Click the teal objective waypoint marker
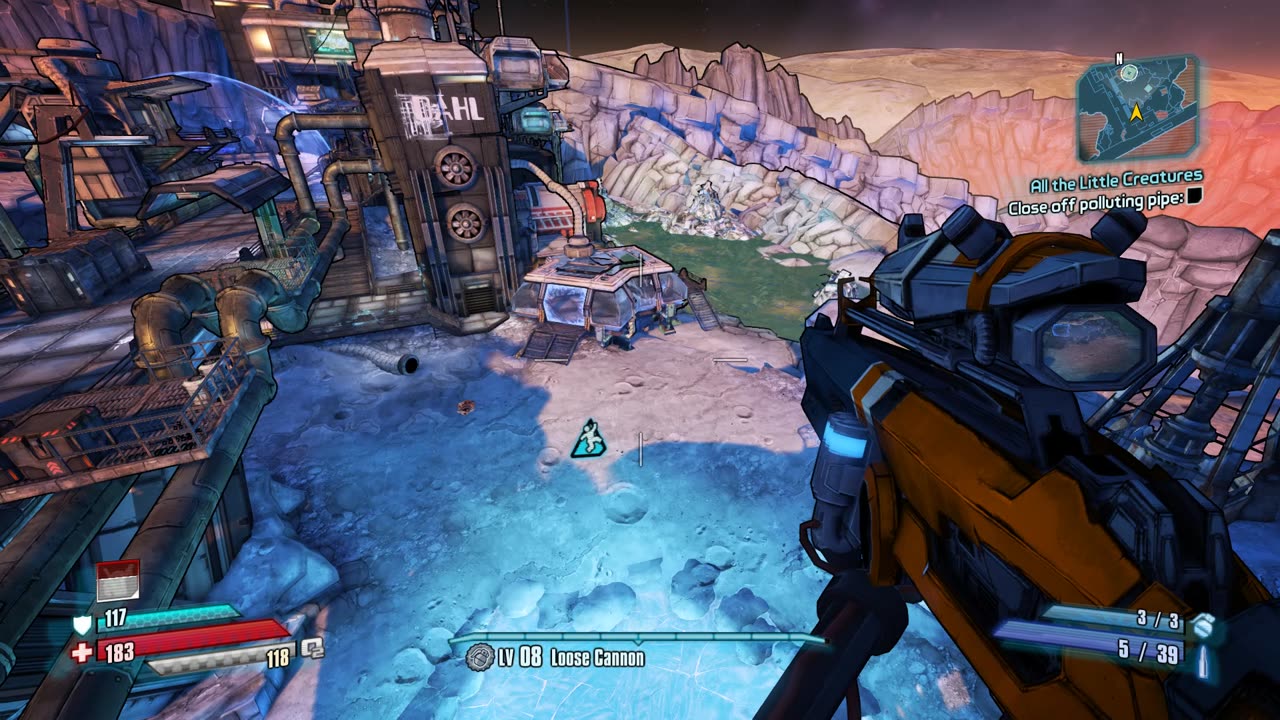The width and height of the screenshot is (1280, 720). point(587,440)
